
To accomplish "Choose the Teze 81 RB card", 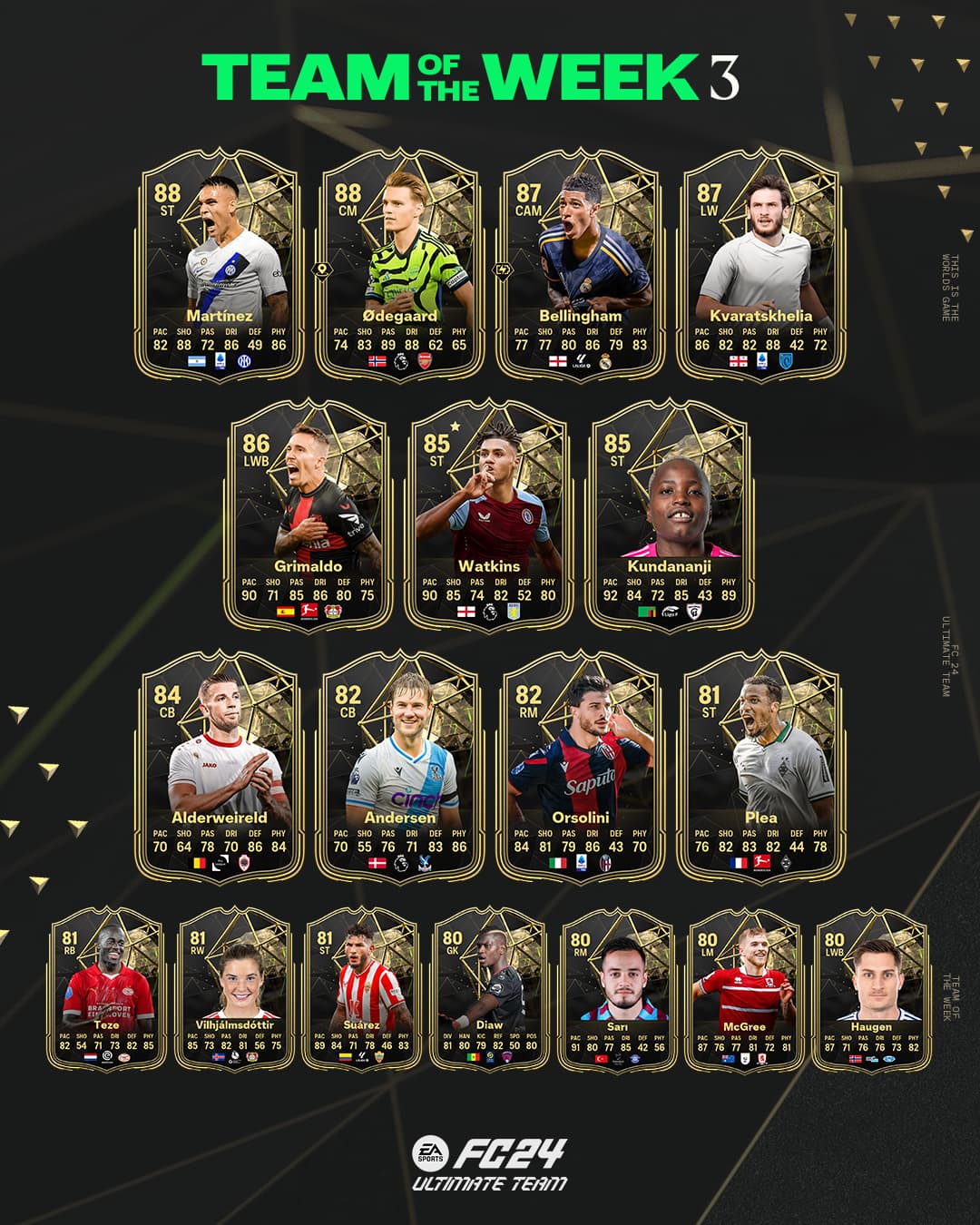I will pos(106,991).
